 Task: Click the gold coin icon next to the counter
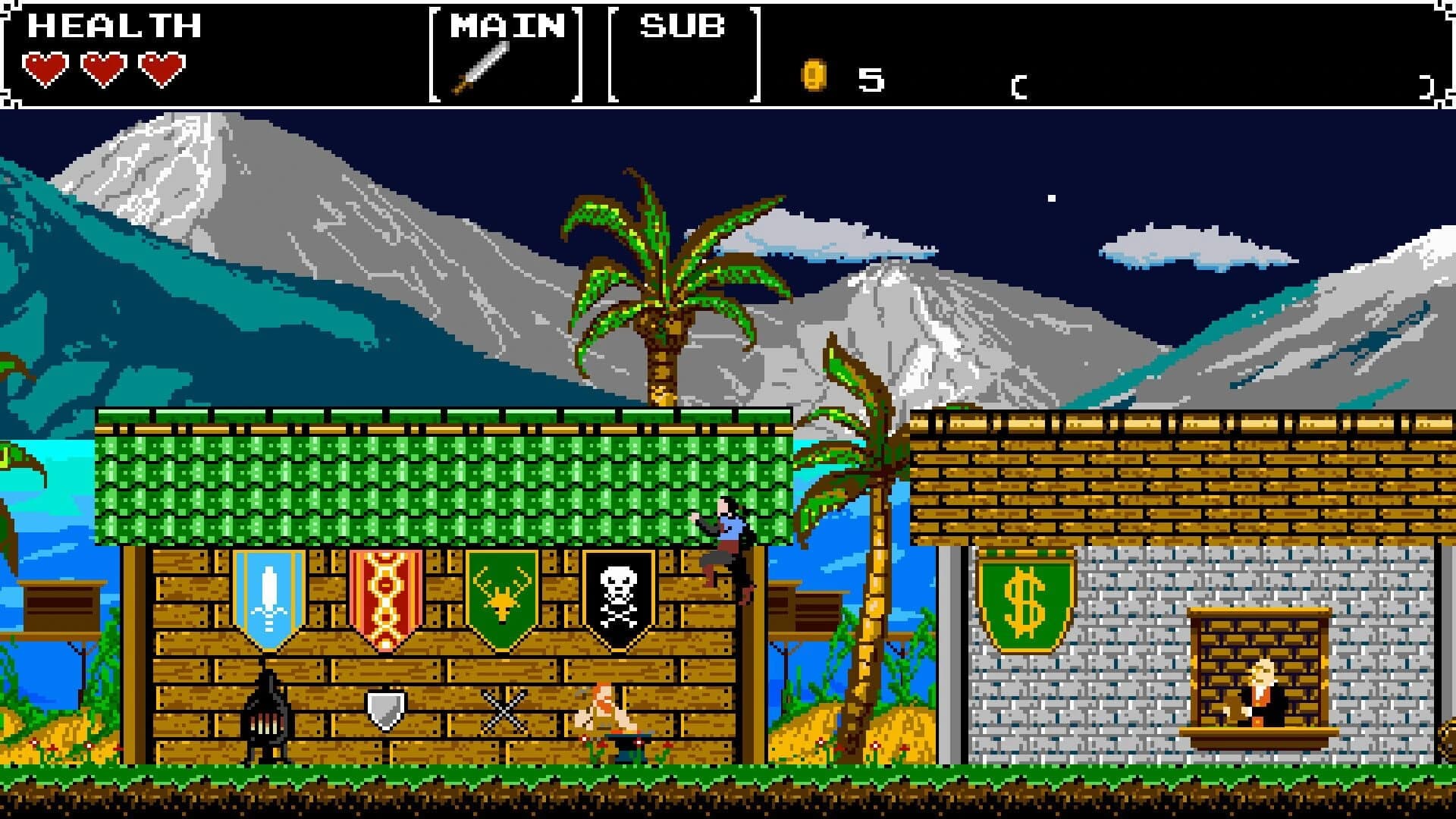[x=813, y=74]
